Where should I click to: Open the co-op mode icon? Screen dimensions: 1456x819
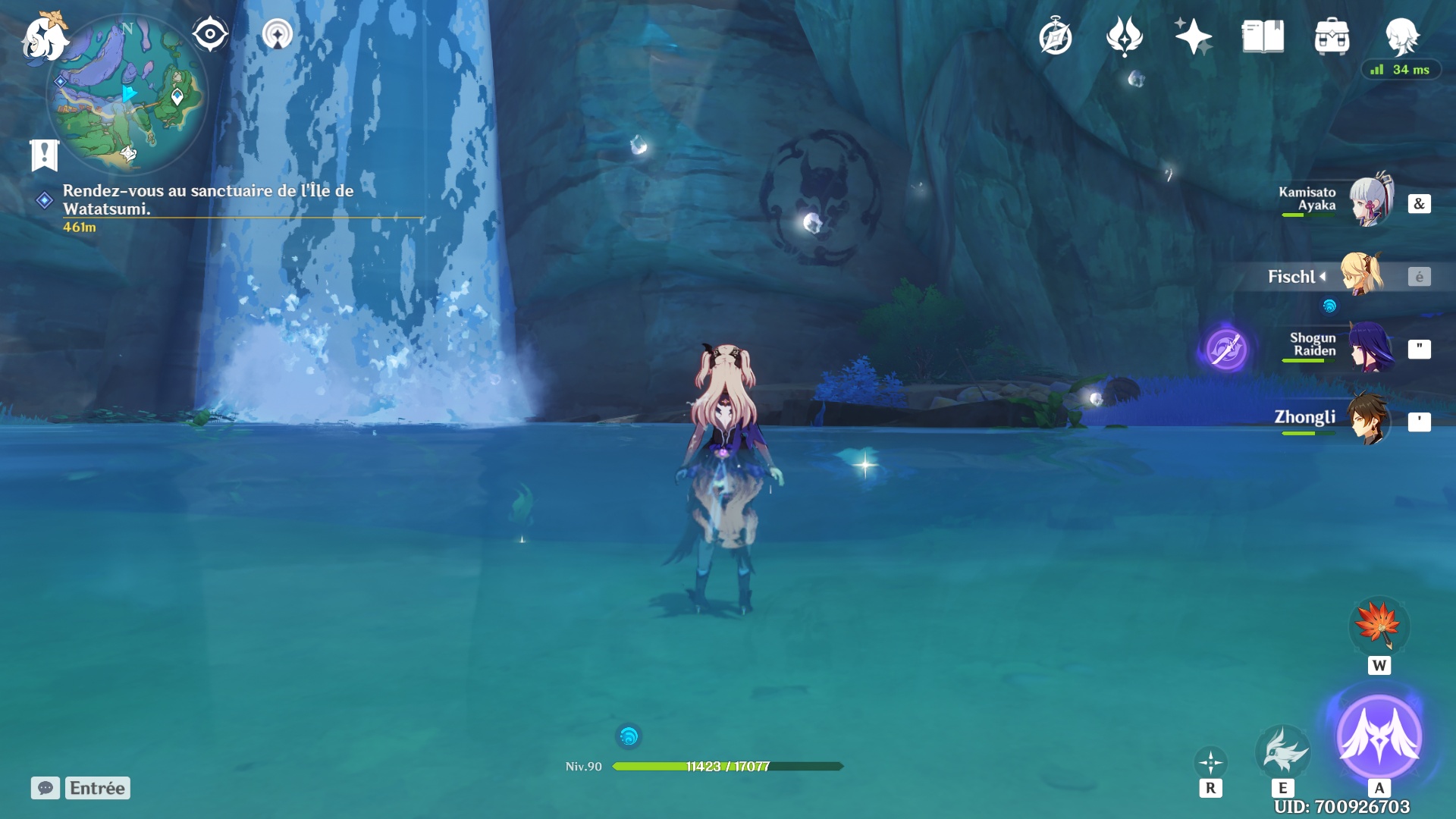pyautogui.click(x=278, y=35)
